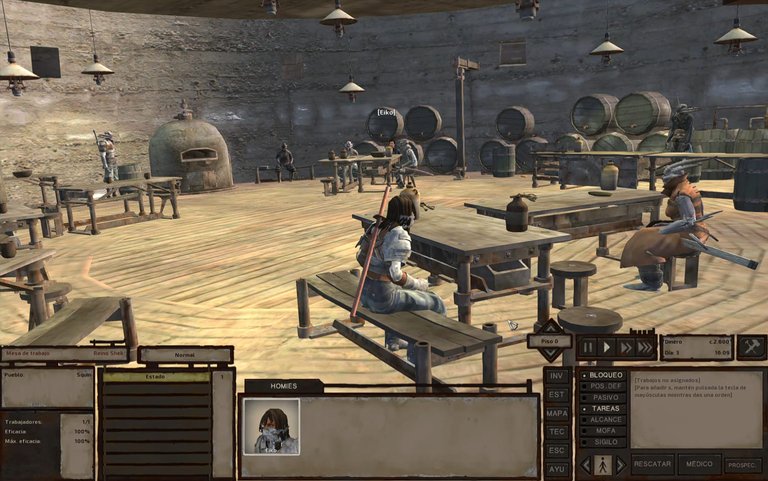Viewport: 768px width, 481px height.
Task: Open the TEC tech panel
Action: coord(557,431)
